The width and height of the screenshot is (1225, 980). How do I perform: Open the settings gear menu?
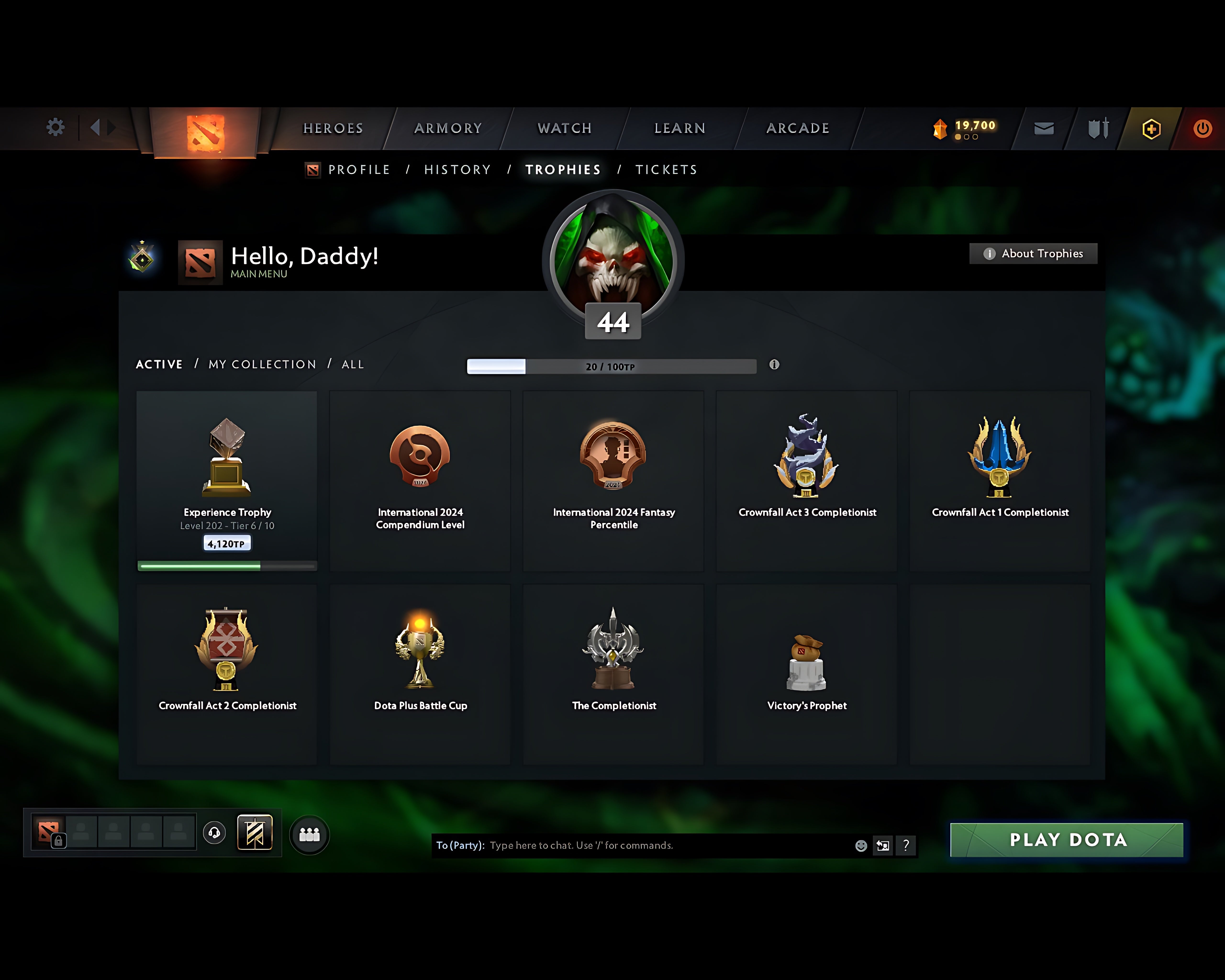(55, 128)
